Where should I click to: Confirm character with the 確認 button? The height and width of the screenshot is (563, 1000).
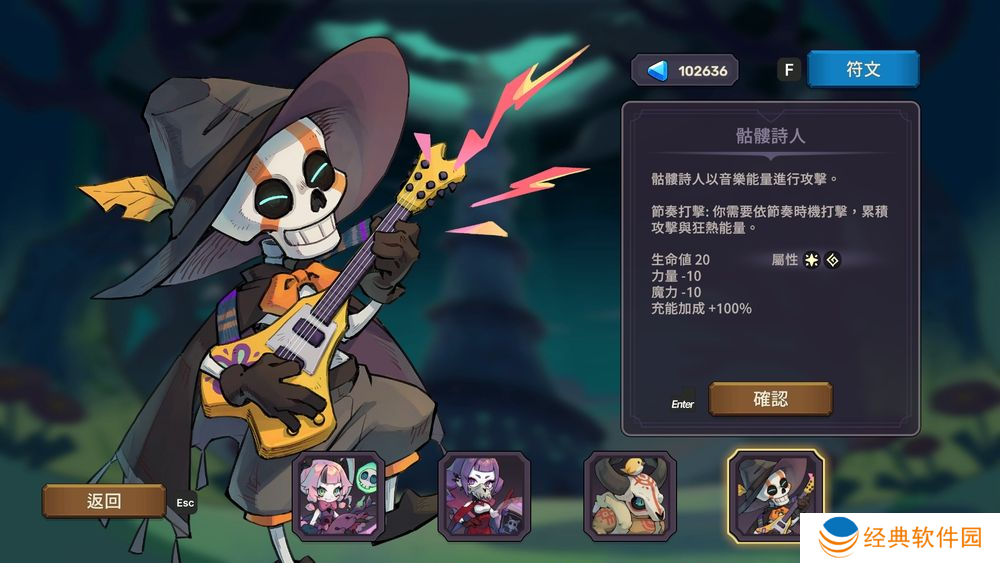(x=770, y=399)
